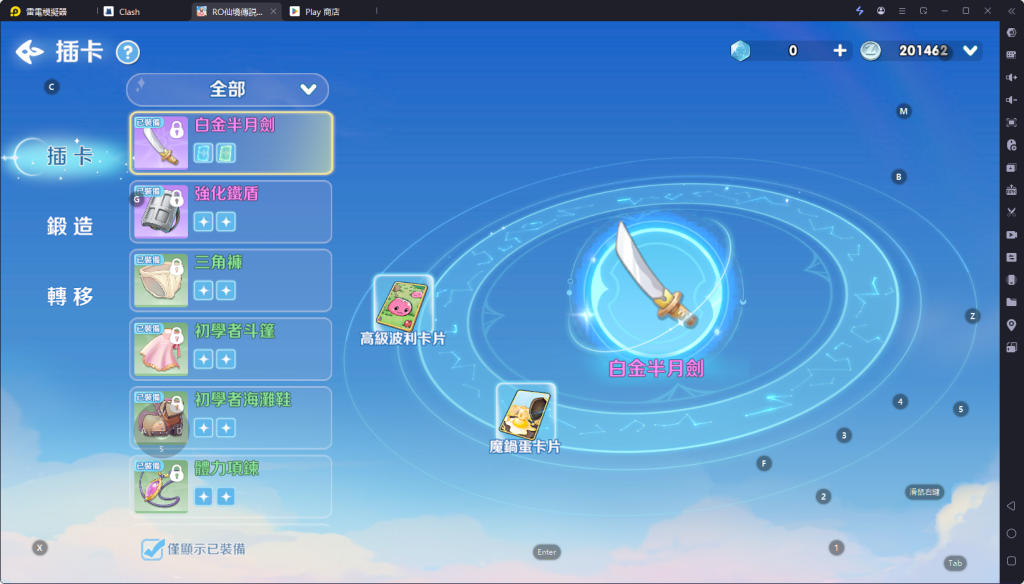Toggle the 僅顯示已裝備 checkbox

coord(152,548)
